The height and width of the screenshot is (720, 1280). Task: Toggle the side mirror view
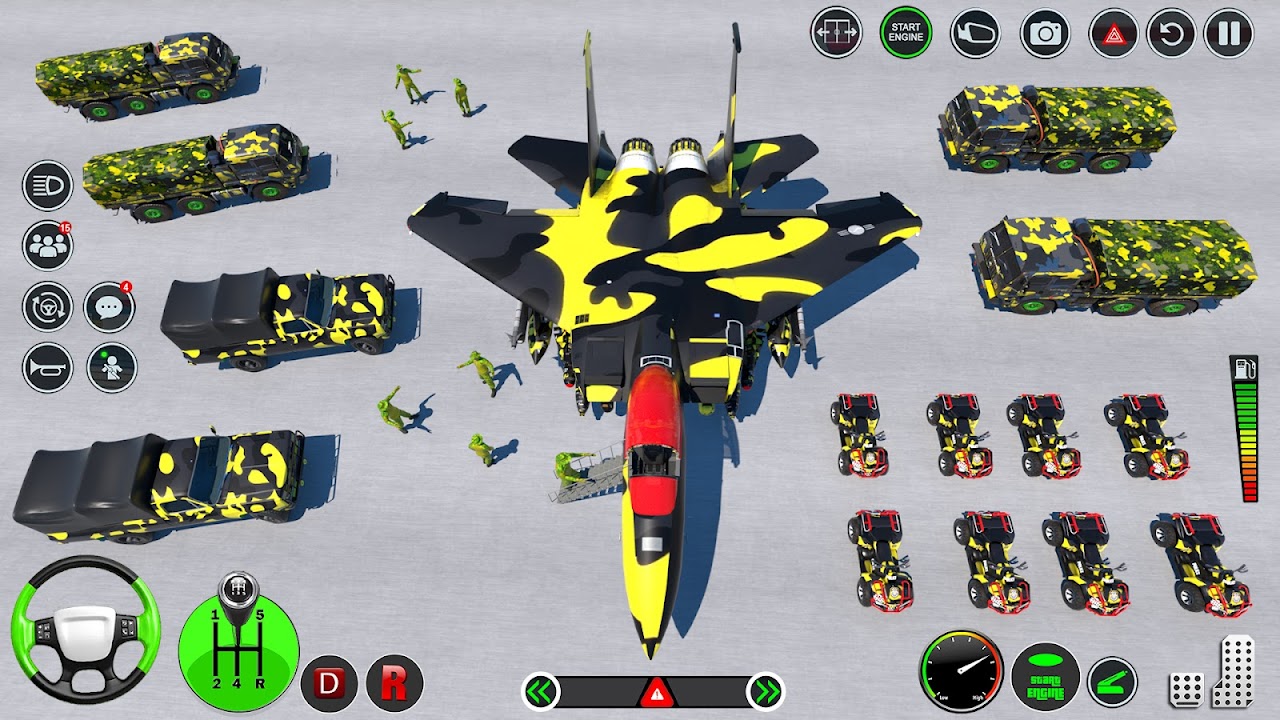(x=975, y=33)
